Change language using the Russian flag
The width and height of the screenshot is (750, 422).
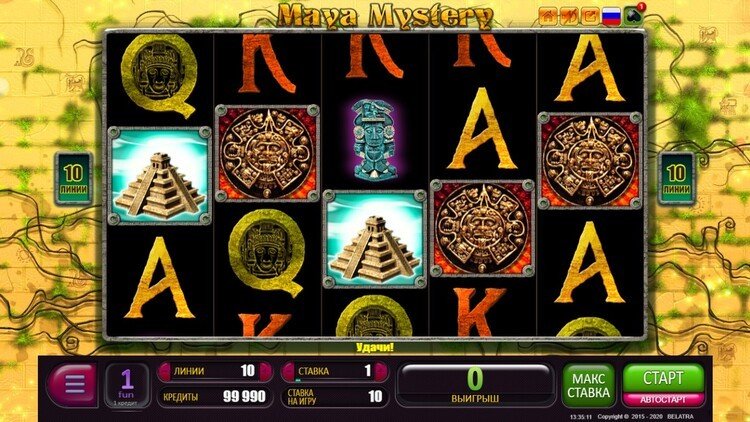coord(610,15)
